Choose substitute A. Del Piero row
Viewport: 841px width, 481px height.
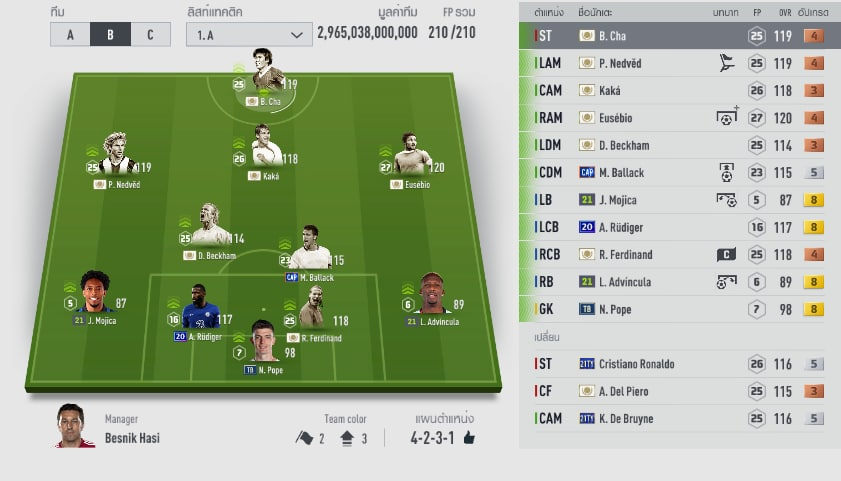672,391
